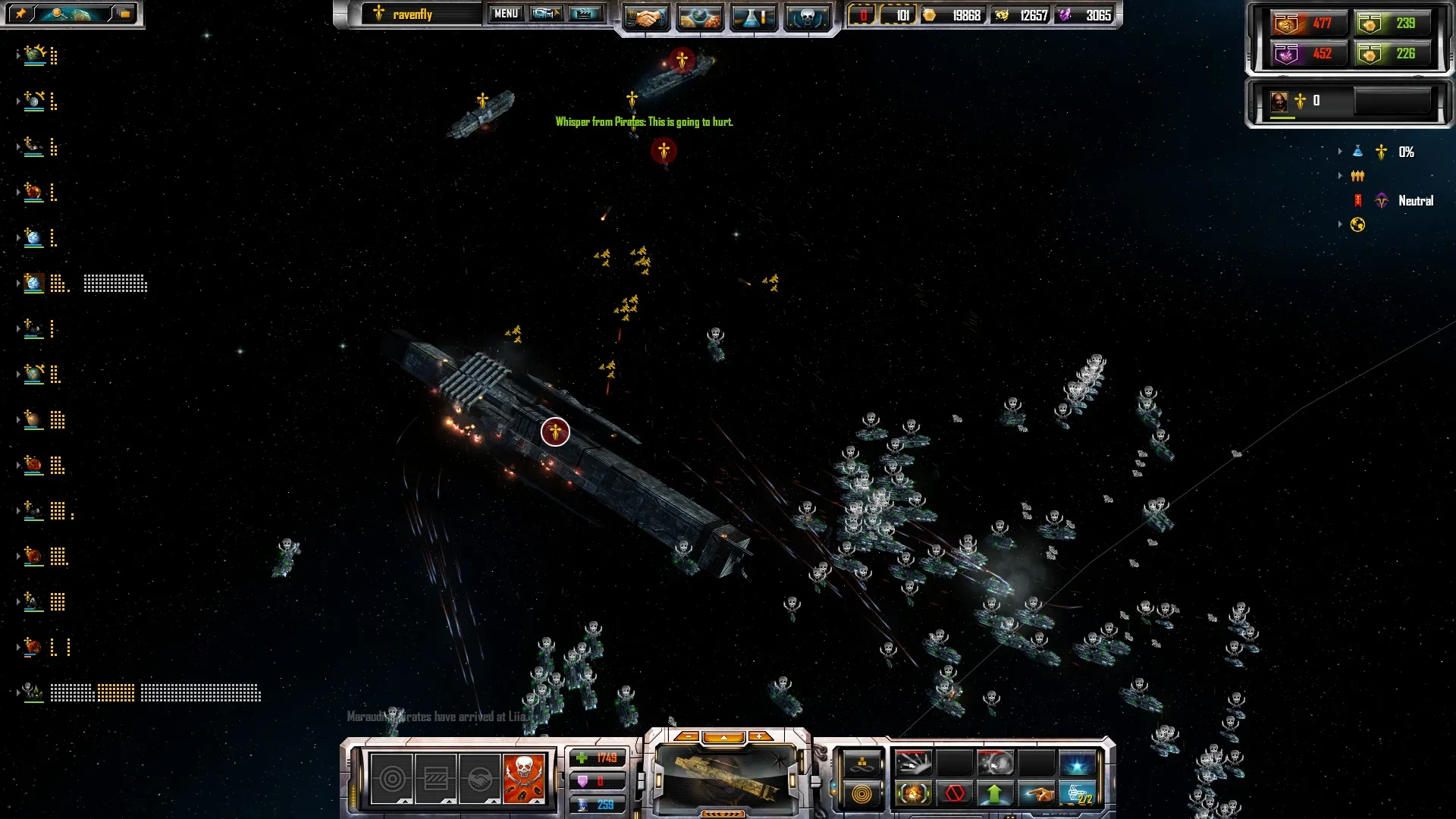Click the green upgrade arrow icon
1456x819 pixels.
[x=994, y=794]
